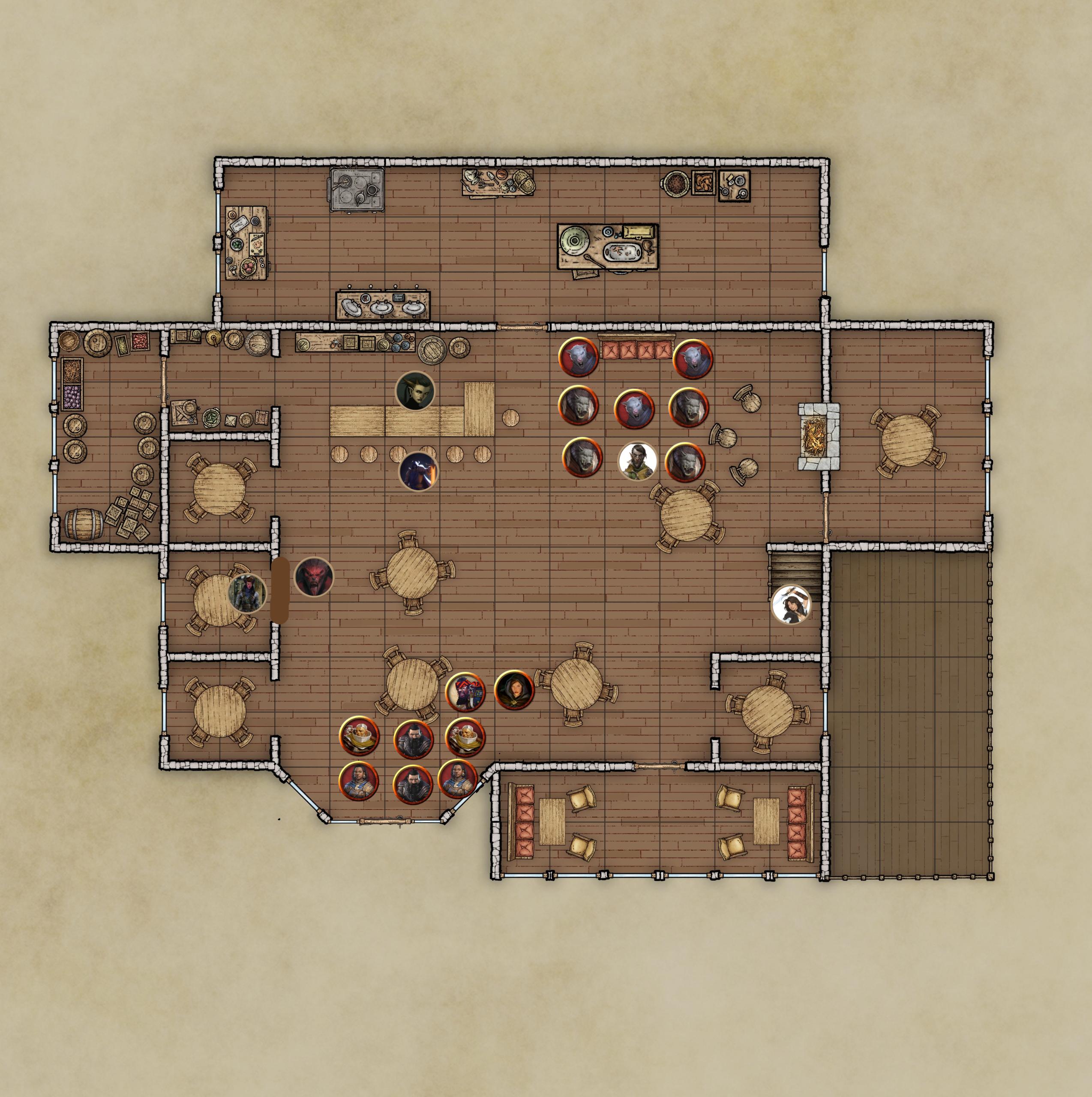
Task: Choose the red-and-black striped face token
Action: click(x=465, y=692)
